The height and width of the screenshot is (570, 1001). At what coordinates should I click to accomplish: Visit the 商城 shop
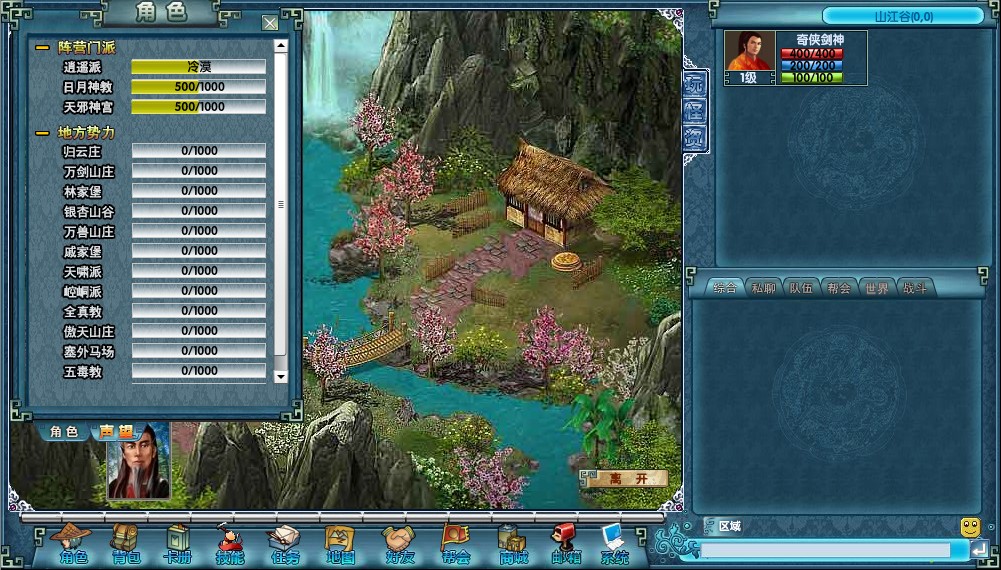point(512,545)
